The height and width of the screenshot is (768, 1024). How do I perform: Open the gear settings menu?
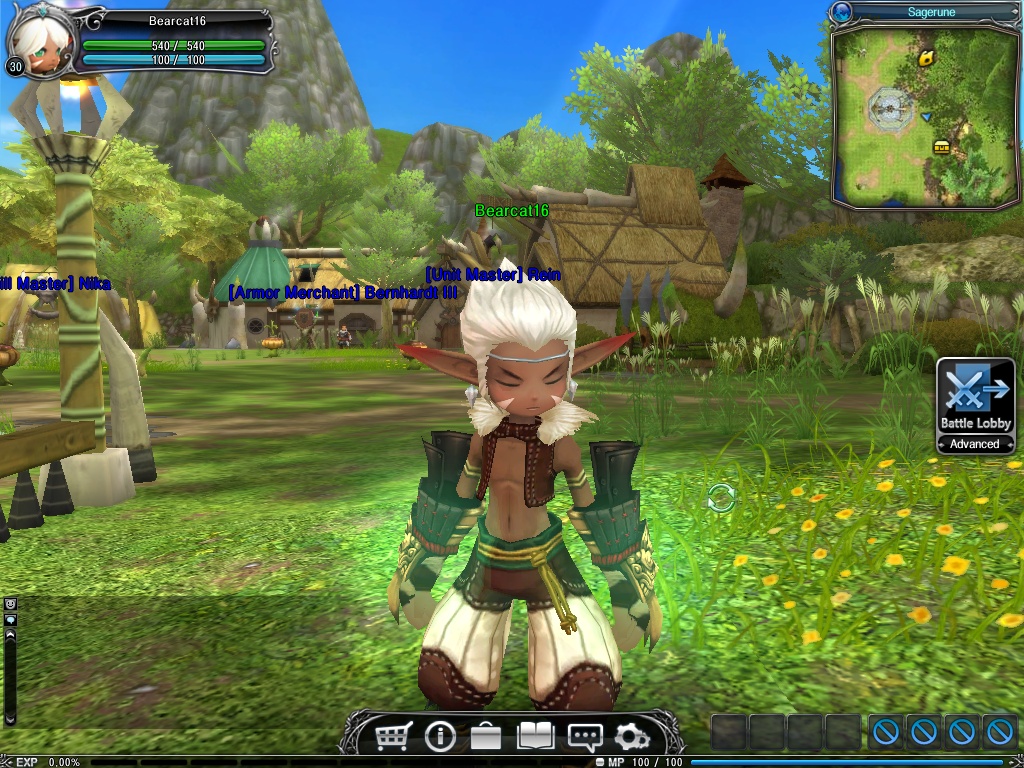click(x=631, y=737)
